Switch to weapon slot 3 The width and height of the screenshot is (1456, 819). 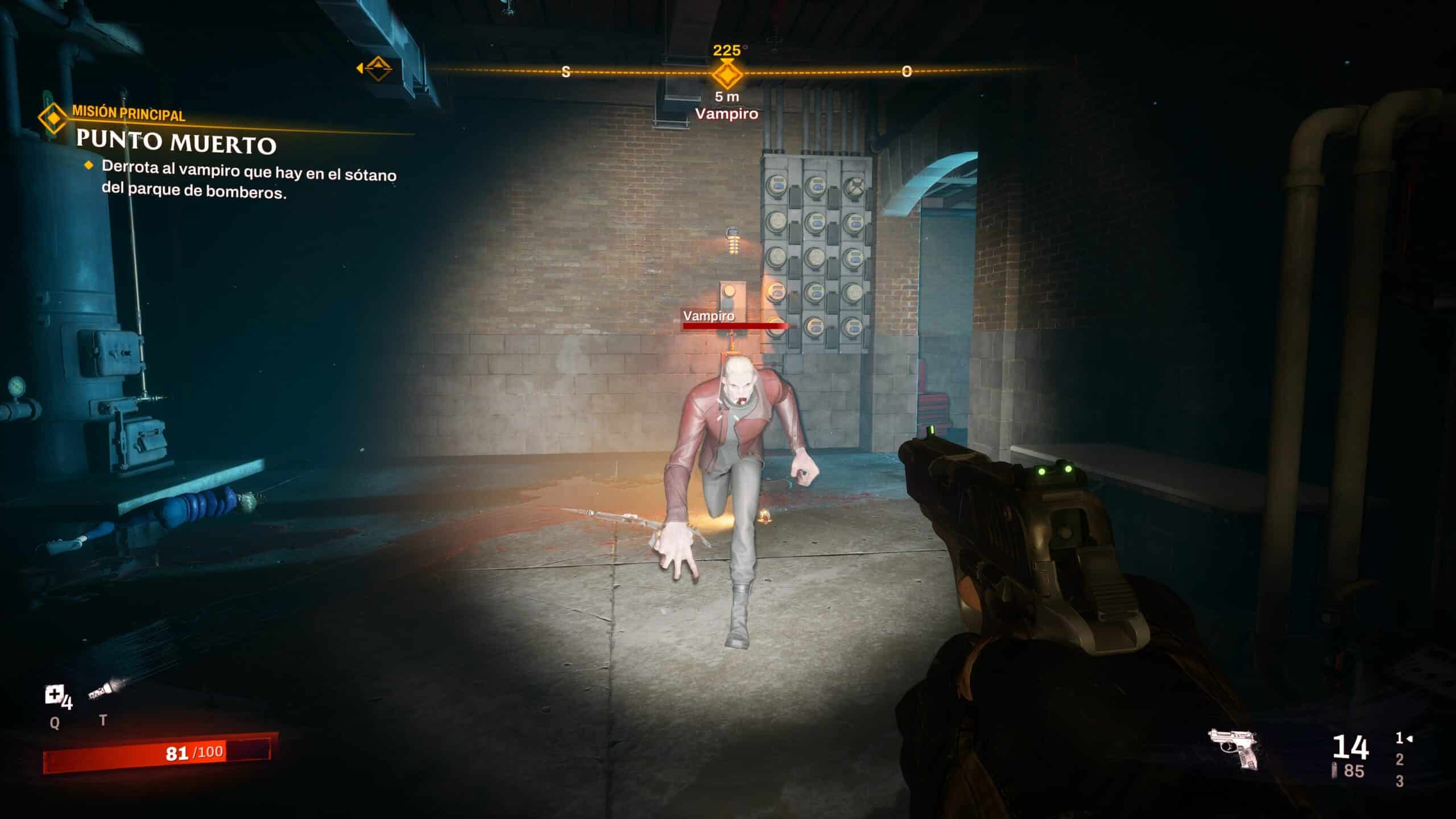1400,781
